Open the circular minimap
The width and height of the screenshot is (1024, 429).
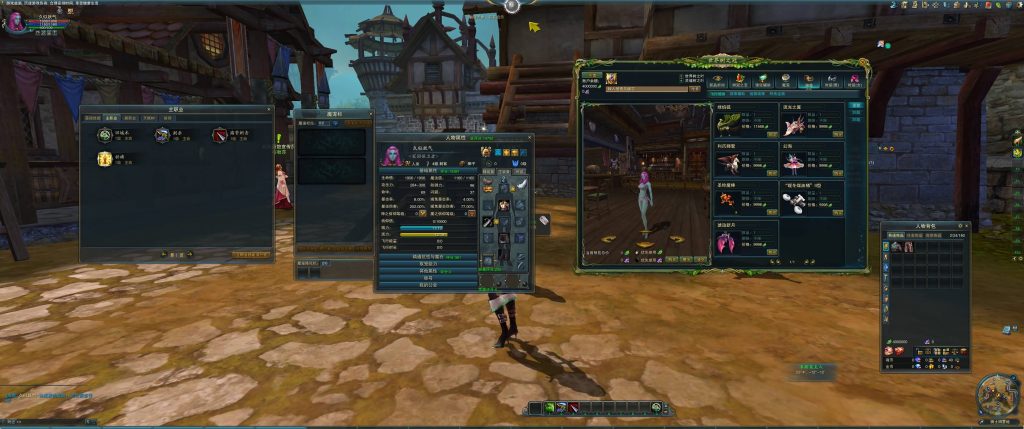click(x=996, y=393)
